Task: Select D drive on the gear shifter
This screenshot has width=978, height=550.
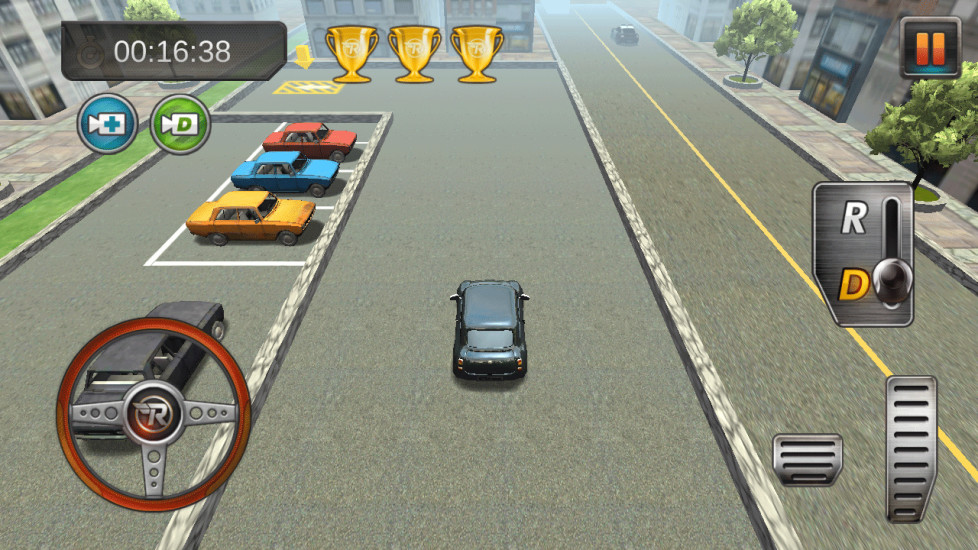Action: tap(853, 287)
